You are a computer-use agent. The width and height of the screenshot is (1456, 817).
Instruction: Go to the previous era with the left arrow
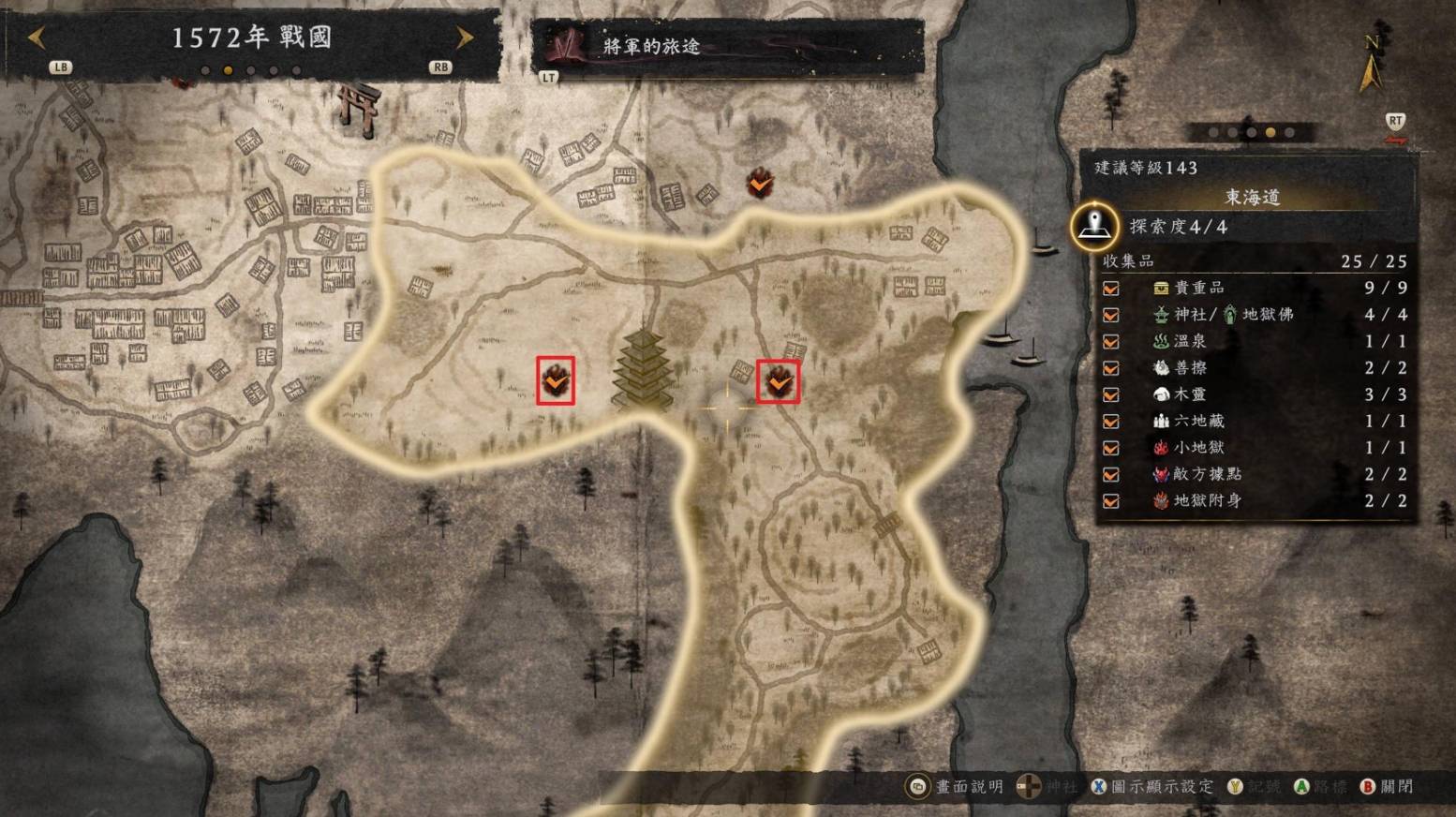[37, 38]
